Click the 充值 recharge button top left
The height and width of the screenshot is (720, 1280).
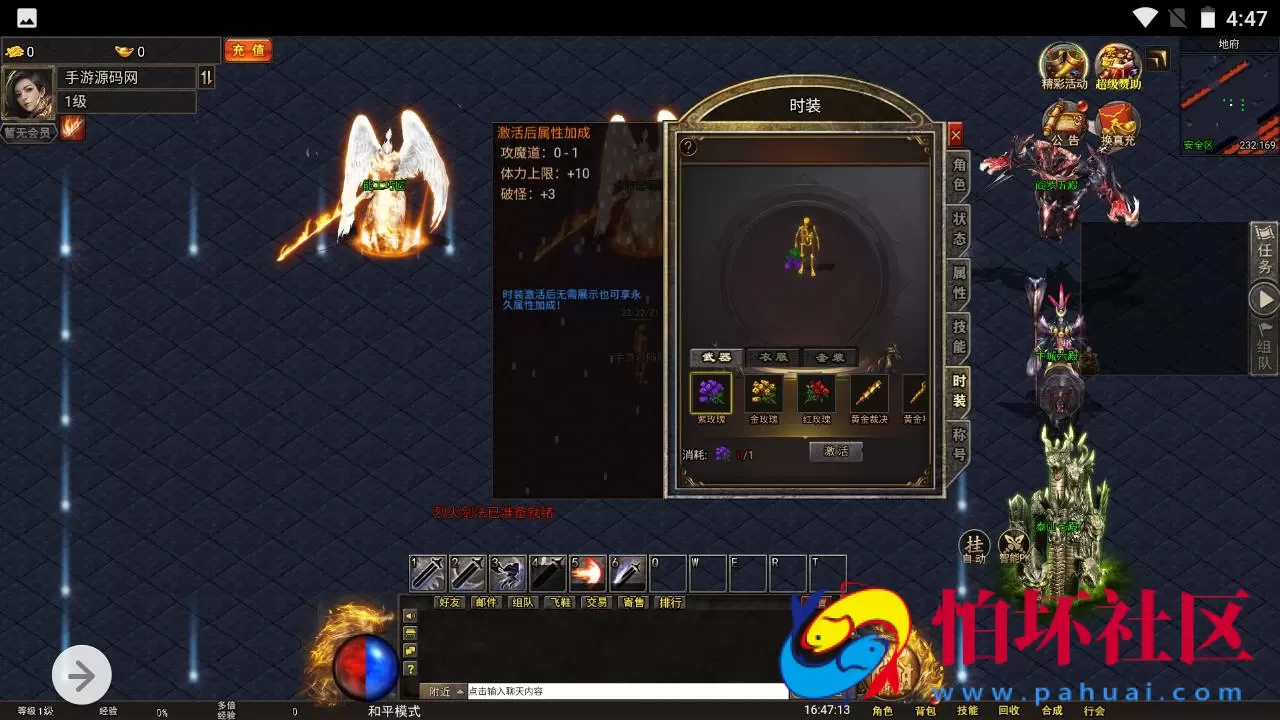(248, 50)
